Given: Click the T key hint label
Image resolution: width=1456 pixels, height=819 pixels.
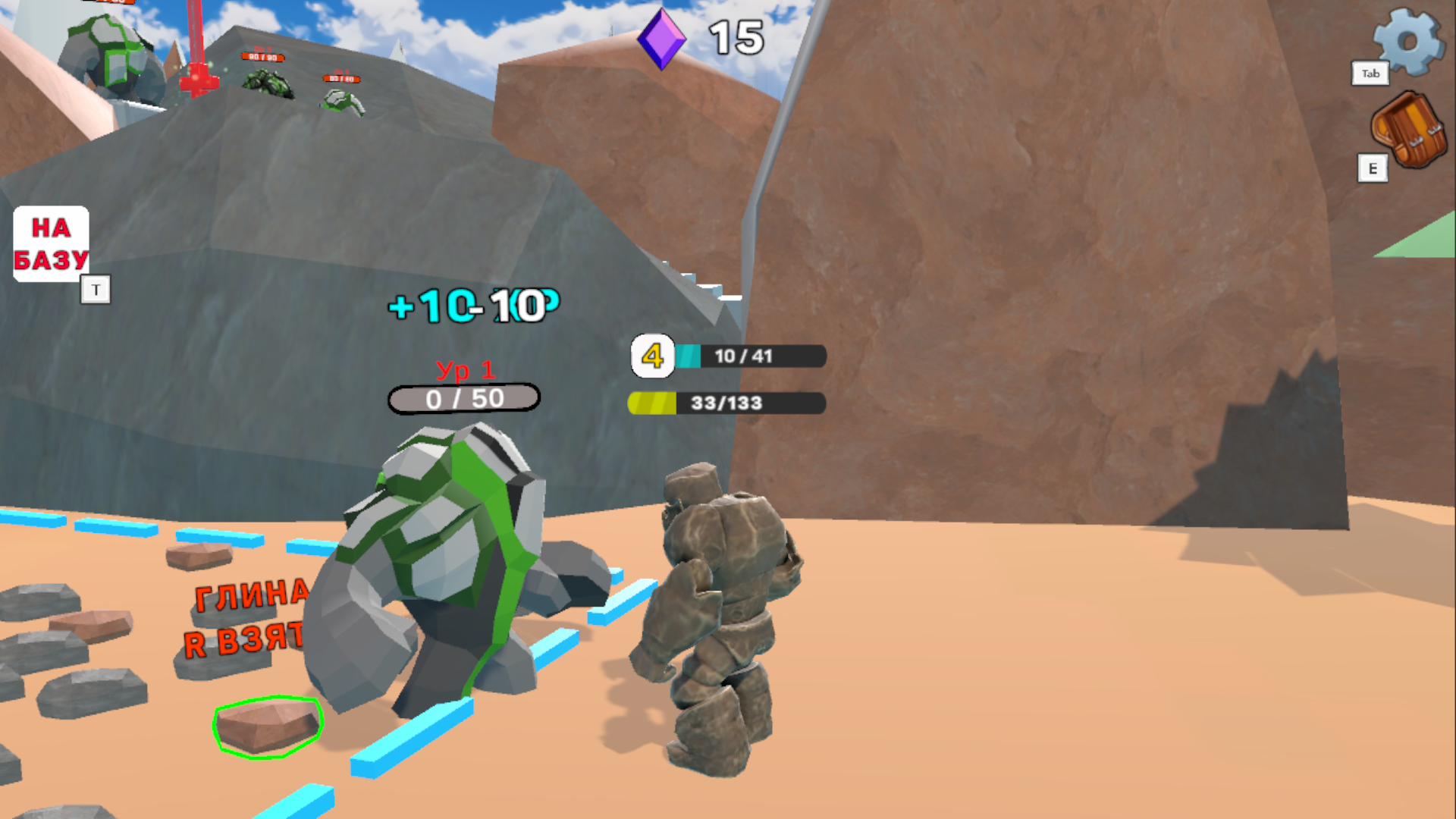Looking at the screenshot, I should click(x=96, y=290).
